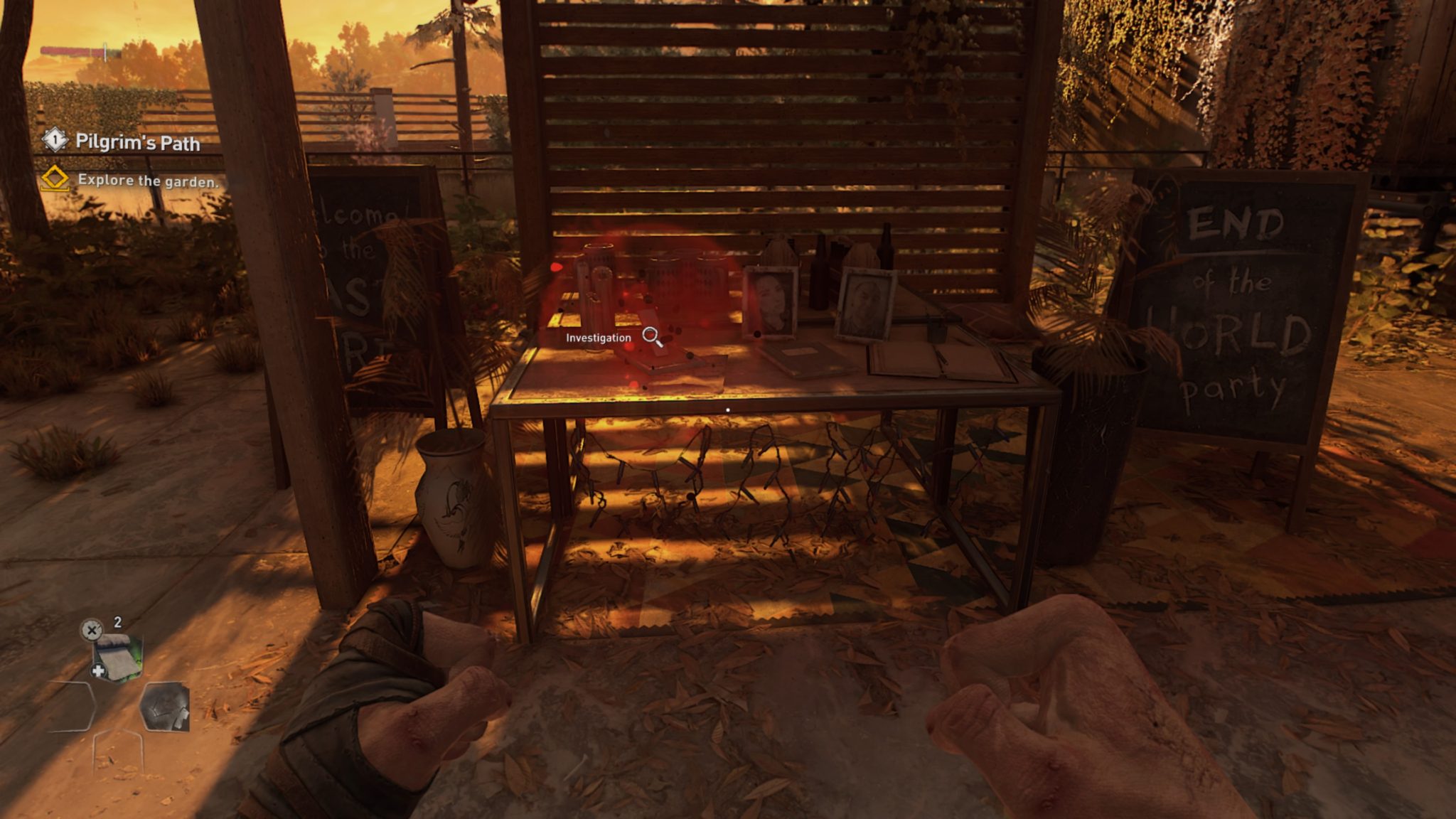
Task: Click the Investigation magnifying glass icon
Action: (651, 336)
